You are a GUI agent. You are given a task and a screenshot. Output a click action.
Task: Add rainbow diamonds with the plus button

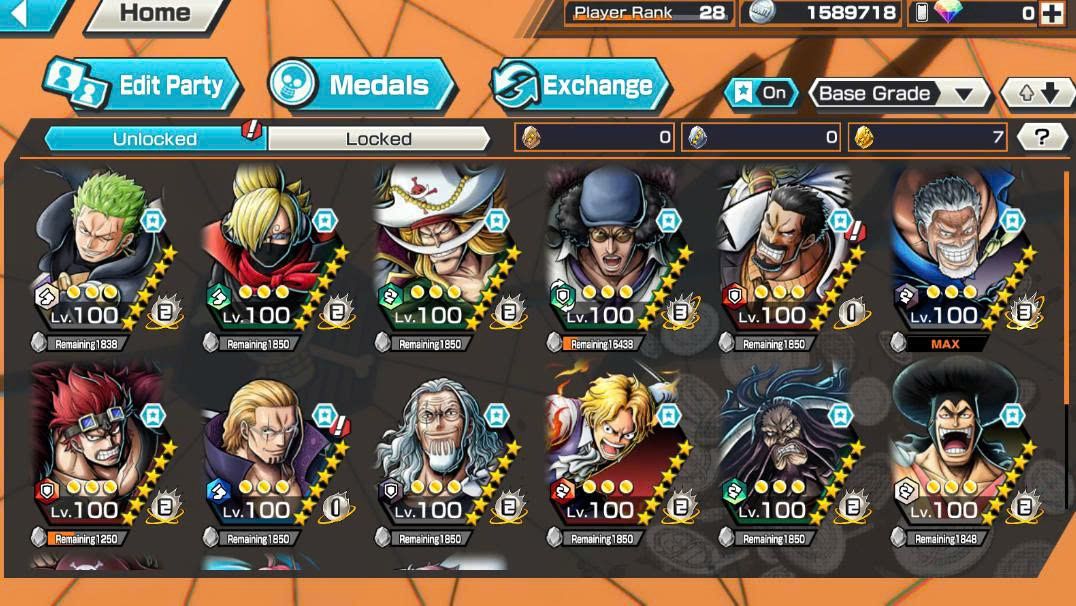[1051, 13]
